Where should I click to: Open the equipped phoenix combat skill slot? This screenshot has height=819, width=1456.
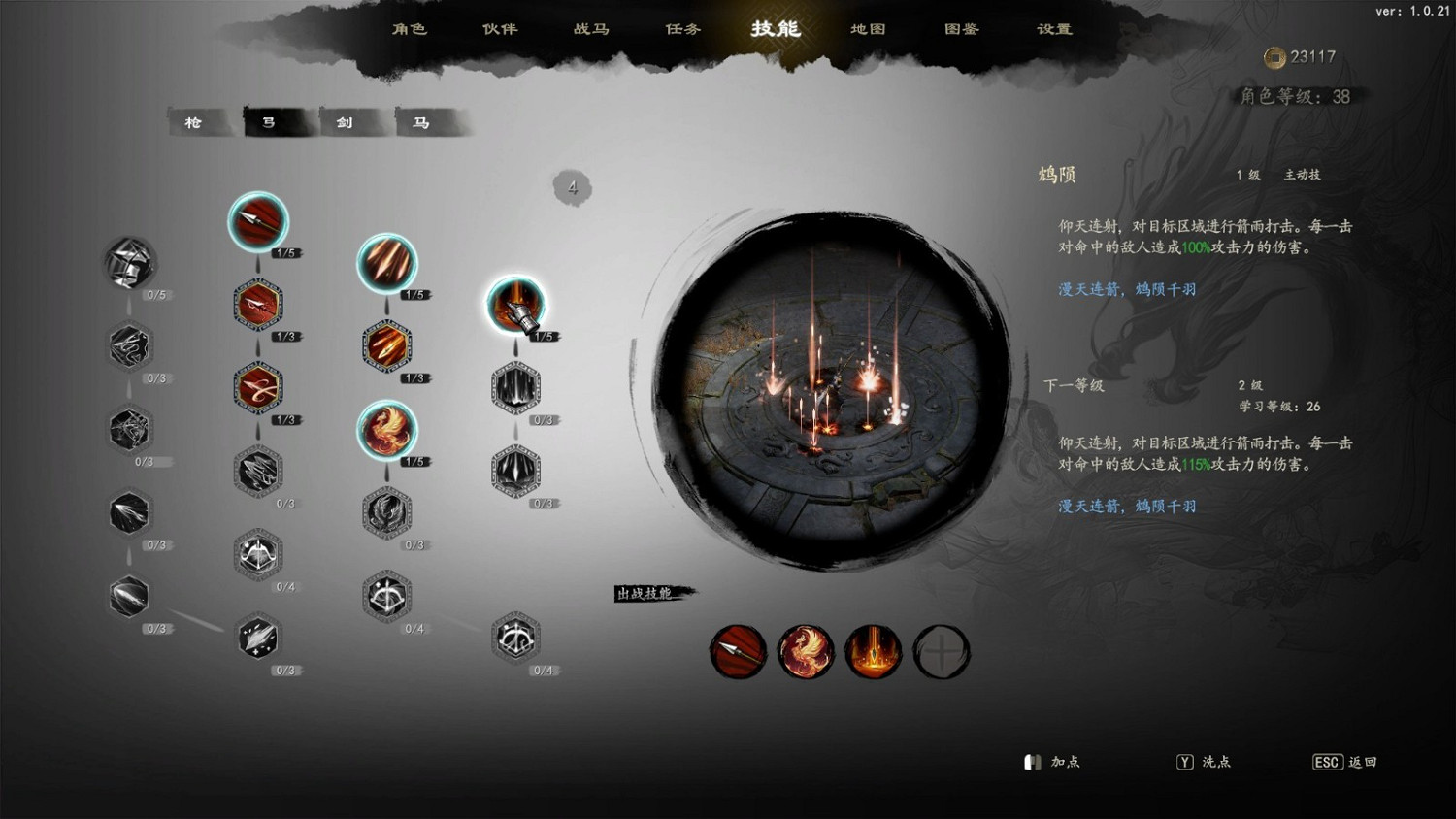(806, 651)
